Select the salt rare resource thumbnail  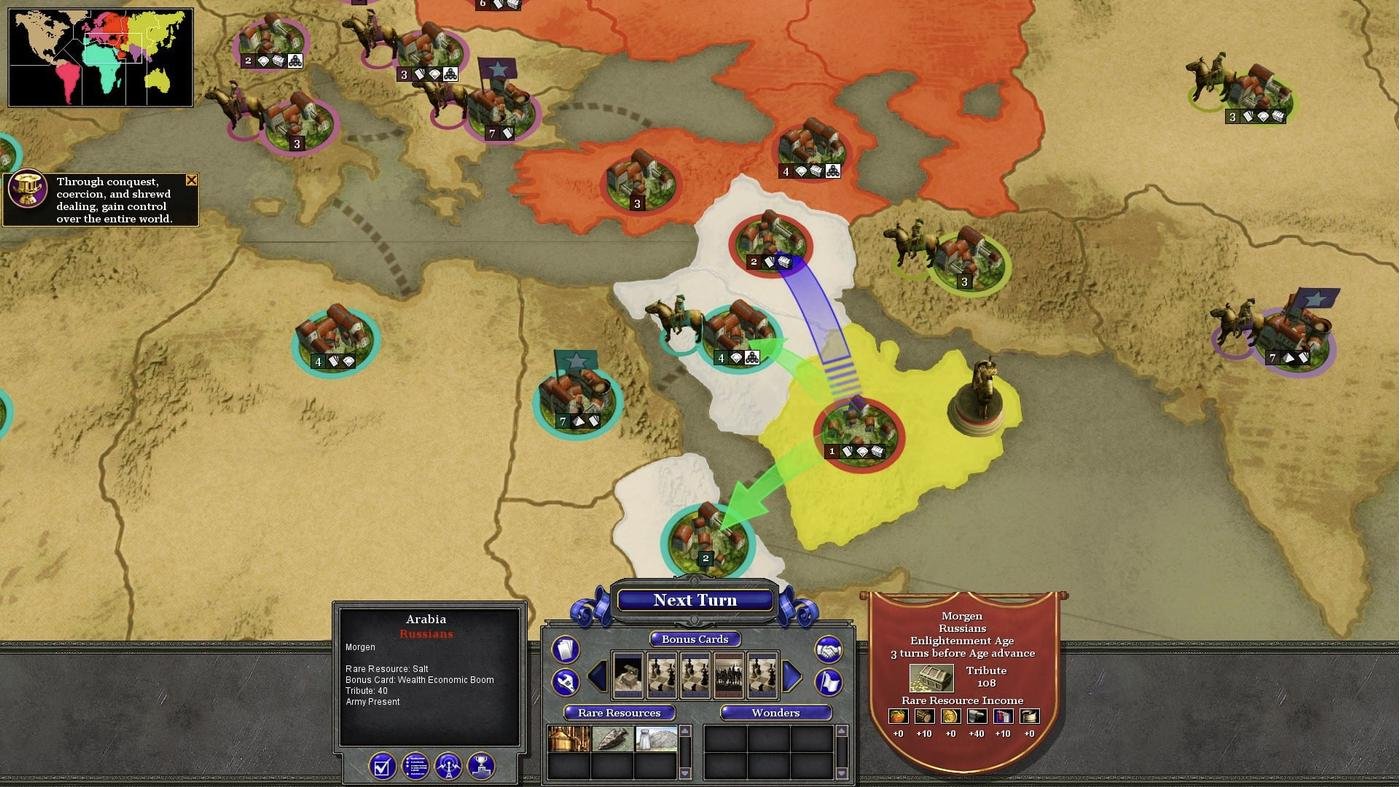pos(656,739)
